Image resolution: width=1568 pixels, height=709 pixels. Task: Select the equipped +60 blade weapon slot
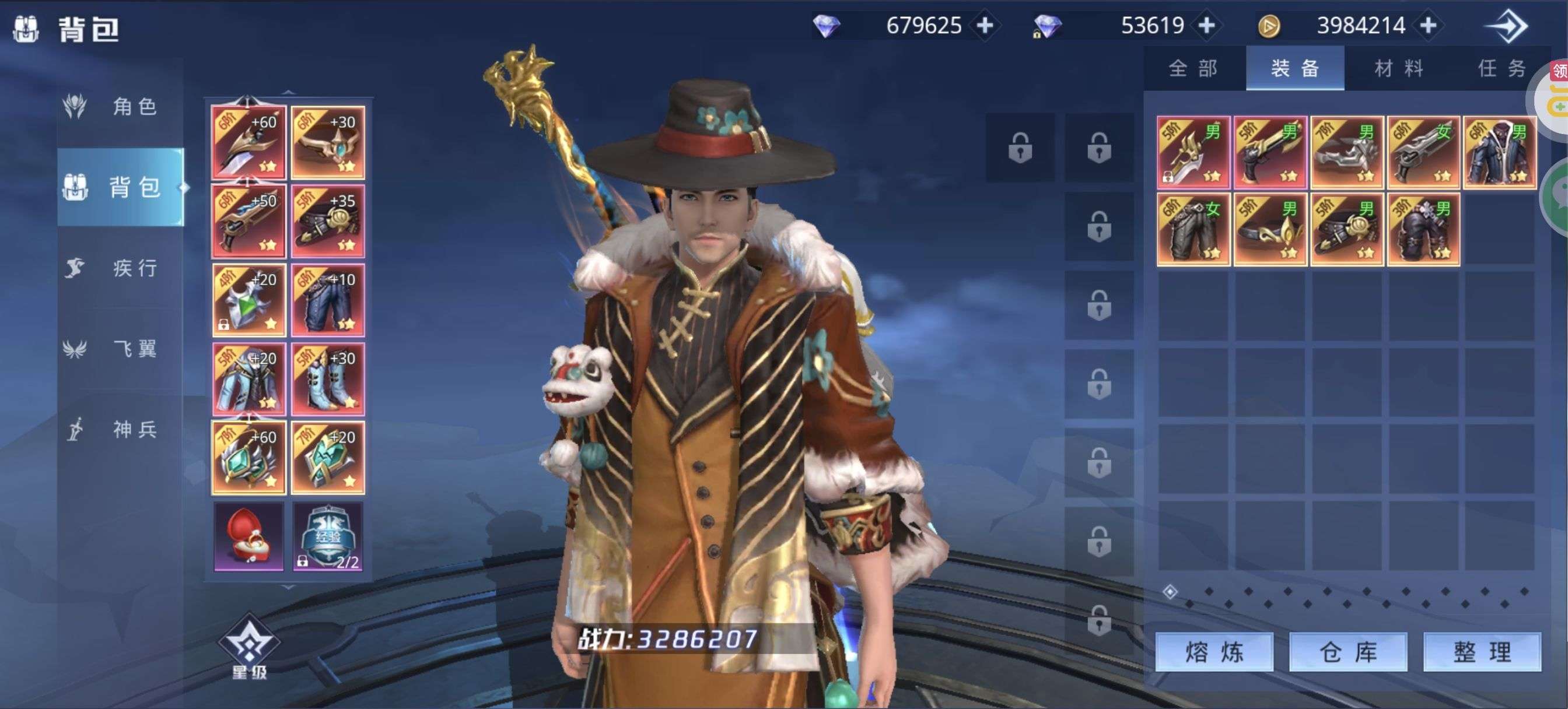click(x=249, y=143)
